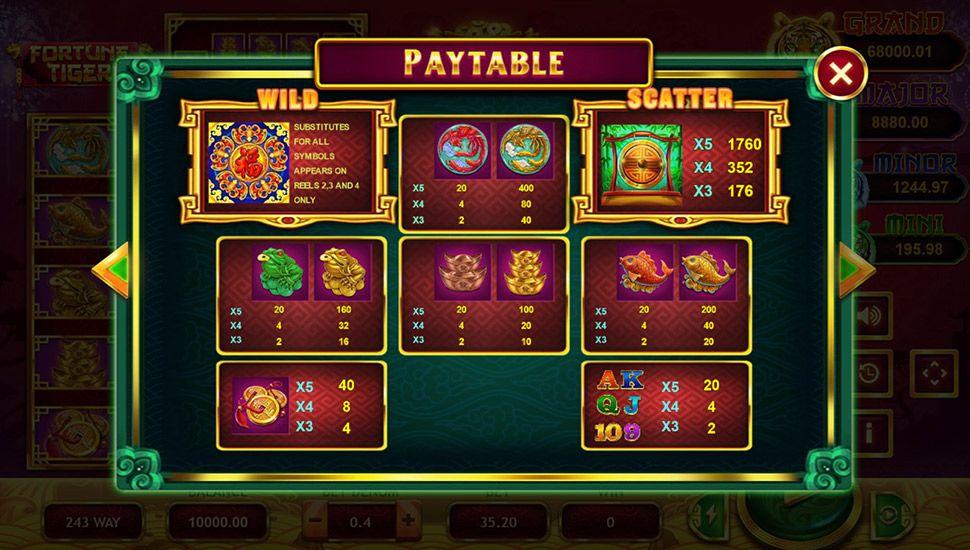The width and height of the screenshot is (970, 550).
Task: Toggle the sound speaker button
Action: point(871,316)
